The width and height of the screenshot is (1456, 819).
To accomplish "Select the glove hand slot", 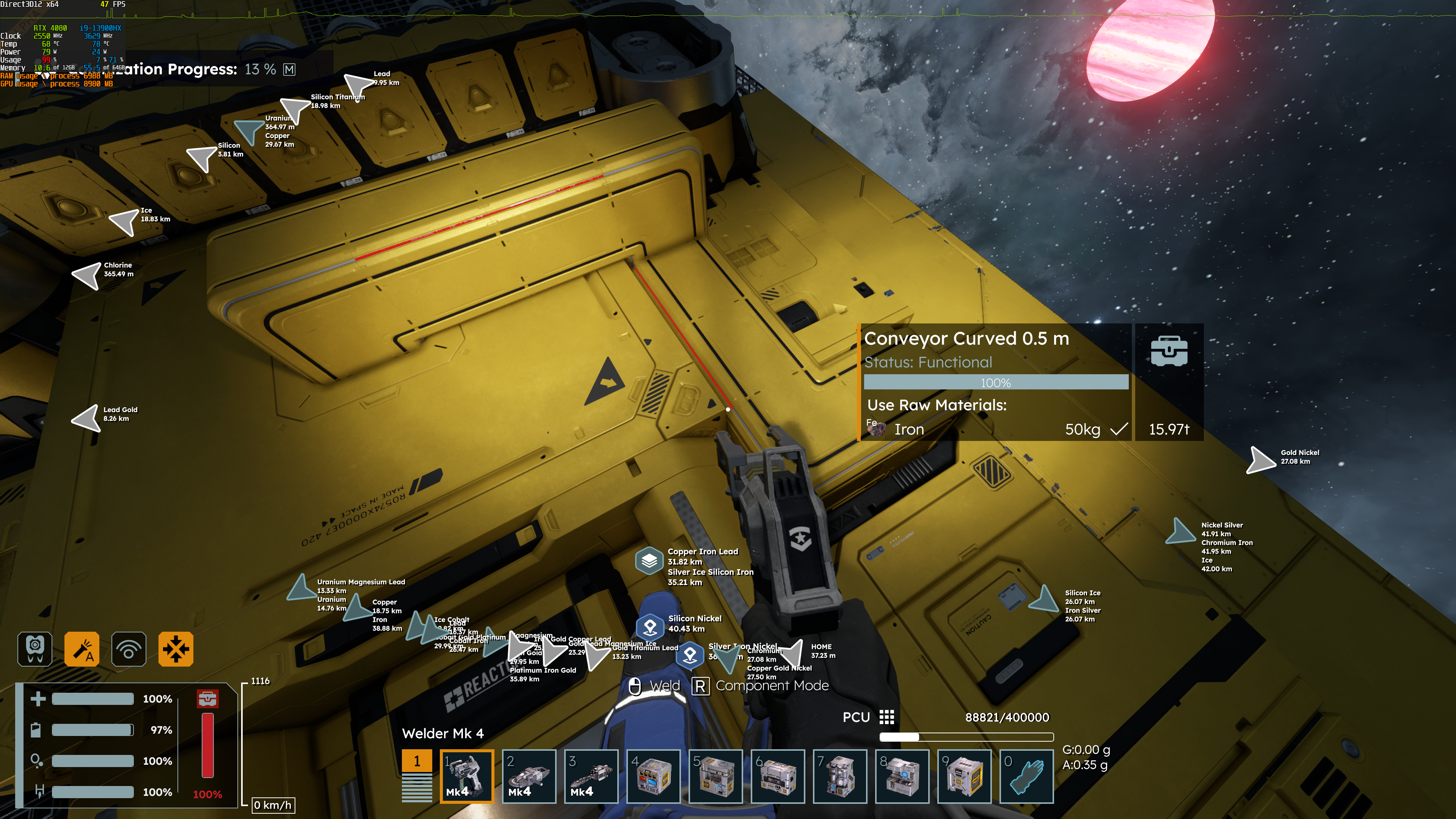I will point(1026,776).
